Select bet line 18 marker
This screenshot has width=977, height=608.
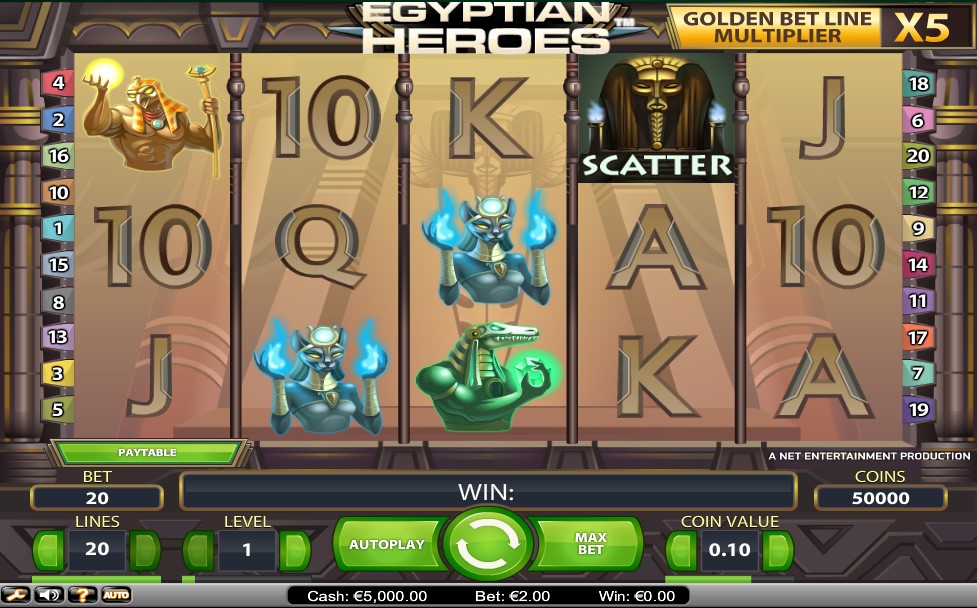[918, 84]
